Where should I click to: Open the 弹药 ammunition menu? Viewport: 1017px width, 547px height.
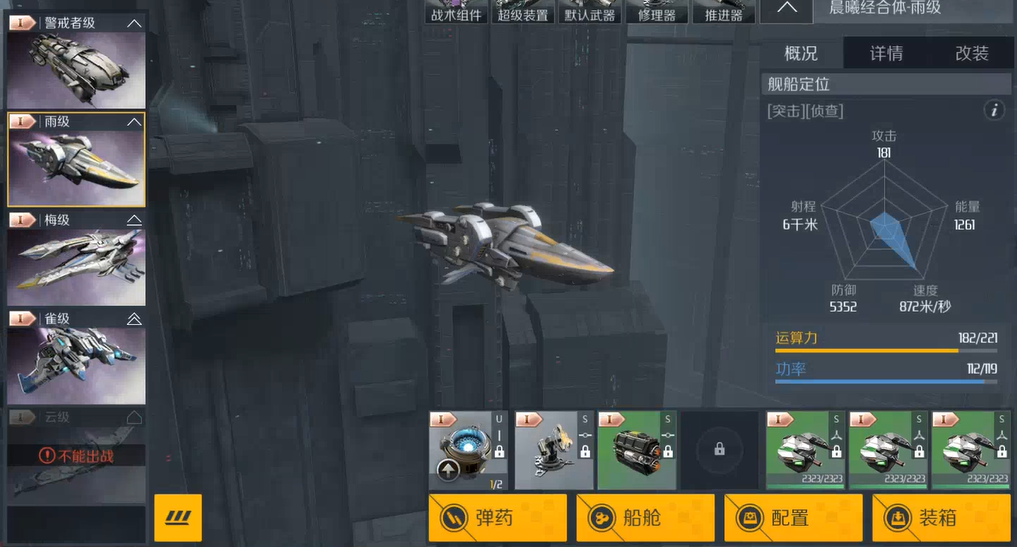(497, 518)
